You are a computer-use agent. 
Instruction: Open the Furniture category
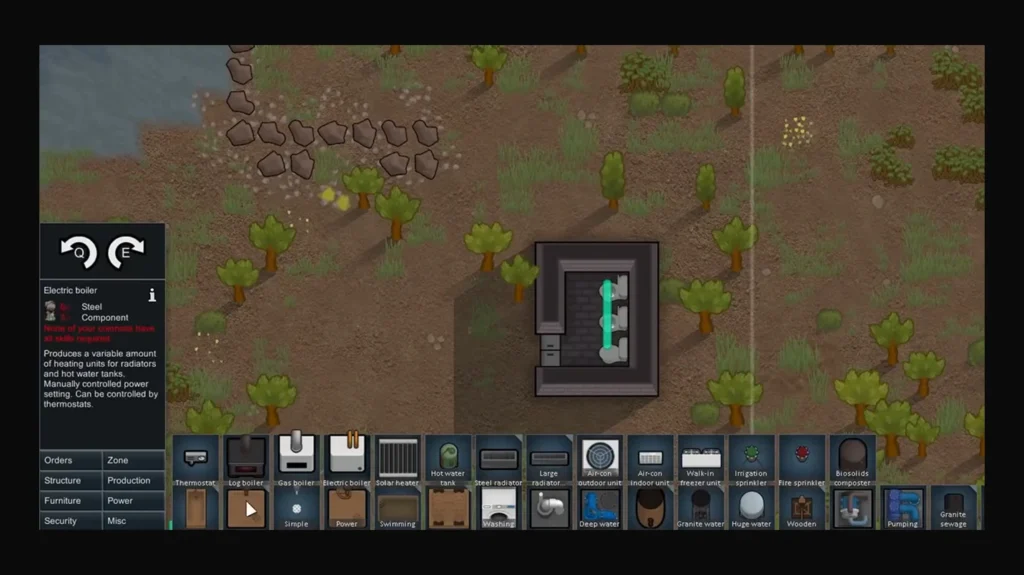(x=70, y=500)
